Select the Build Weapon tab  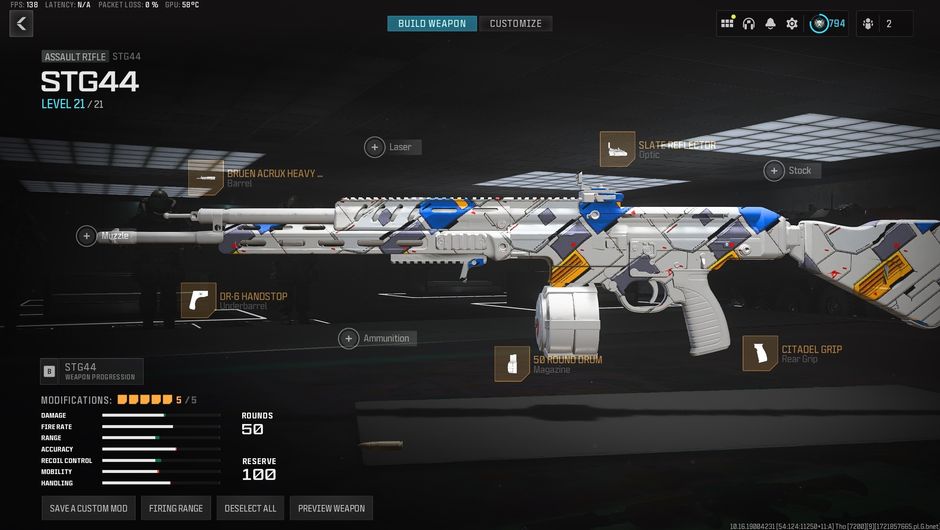(x=432, y=23)
